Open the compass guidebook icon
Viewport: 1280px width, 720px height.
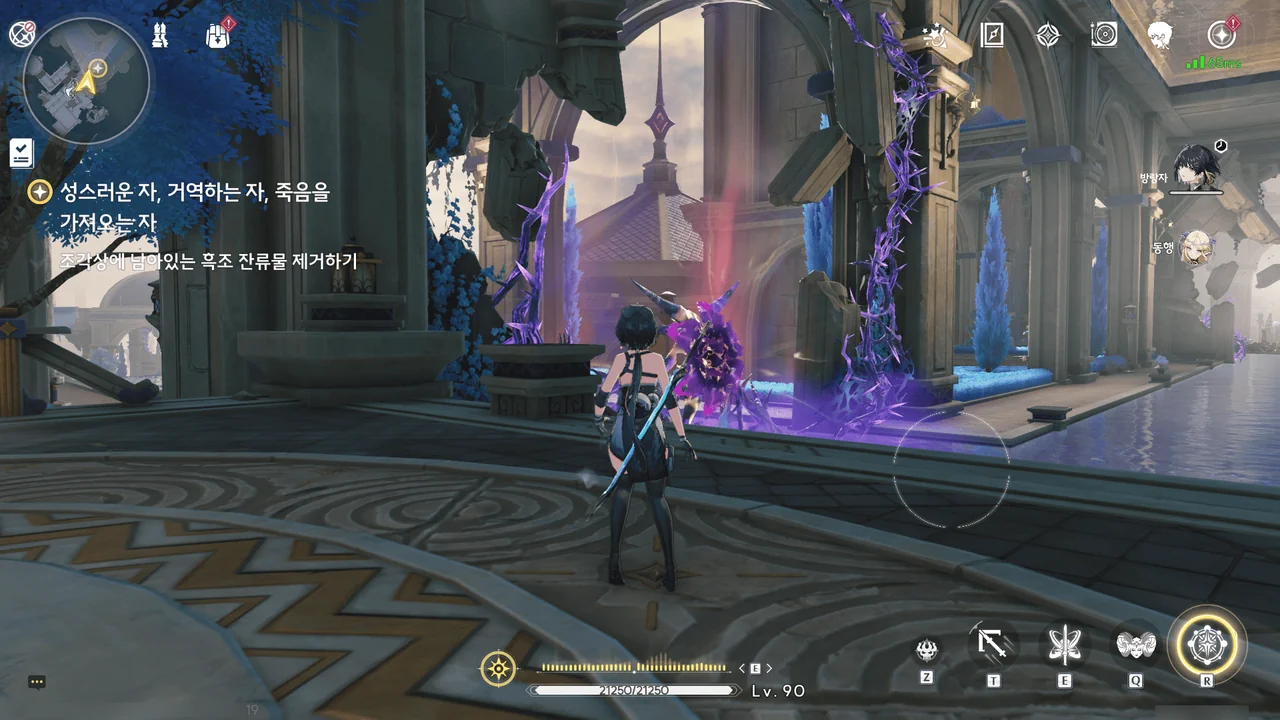tap(991, 36)
